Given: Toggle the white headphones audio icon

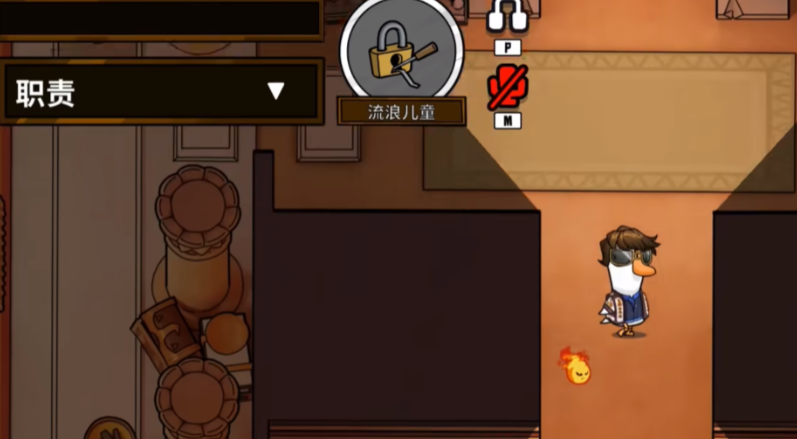Looking at the screenshot, I should click(x=507, y=17).
